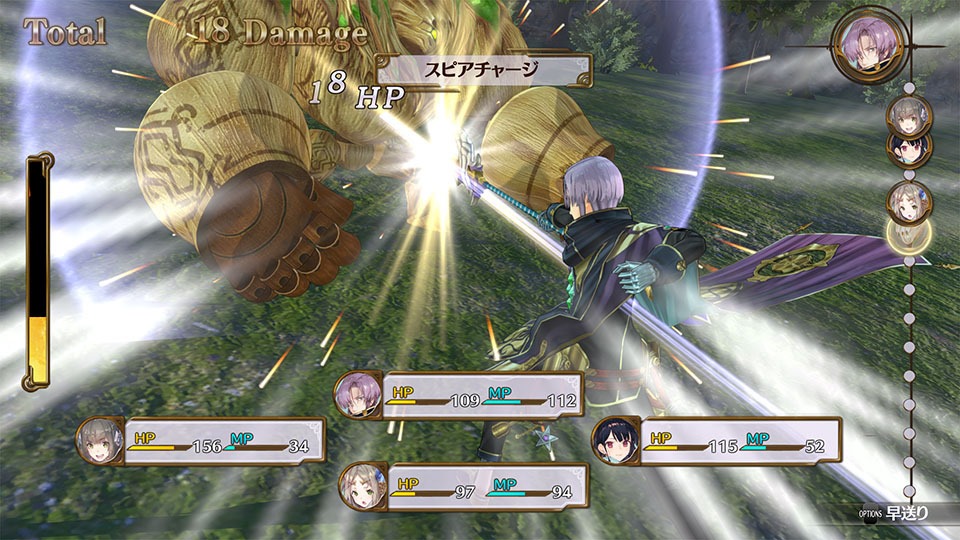Click the party status panel with HP 97

pyautogui.click(x=463, y=487)
